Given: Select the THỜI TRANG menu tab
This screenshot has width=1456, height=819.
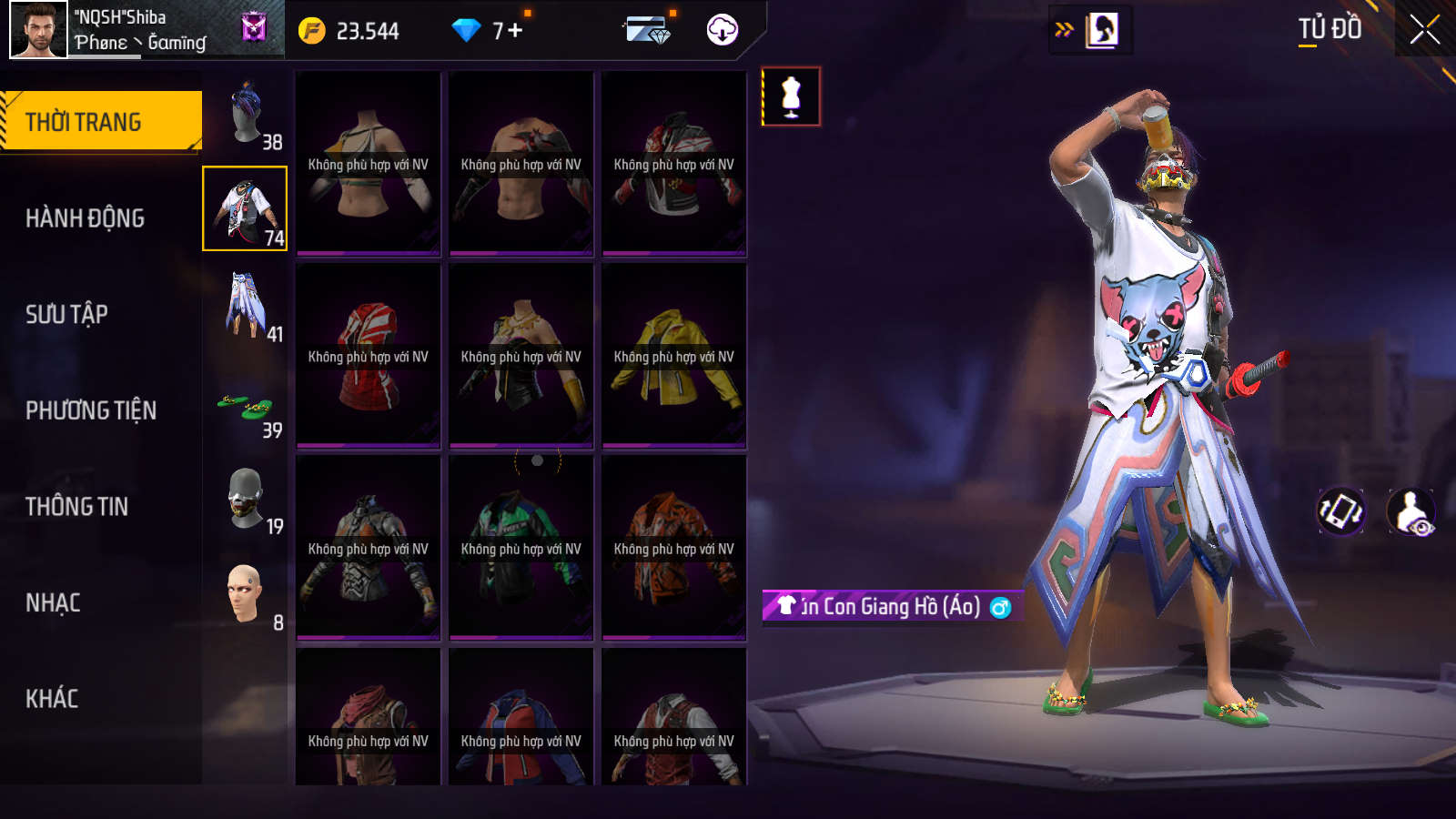Looking at the screenshot, I should [x=100, y=121].
